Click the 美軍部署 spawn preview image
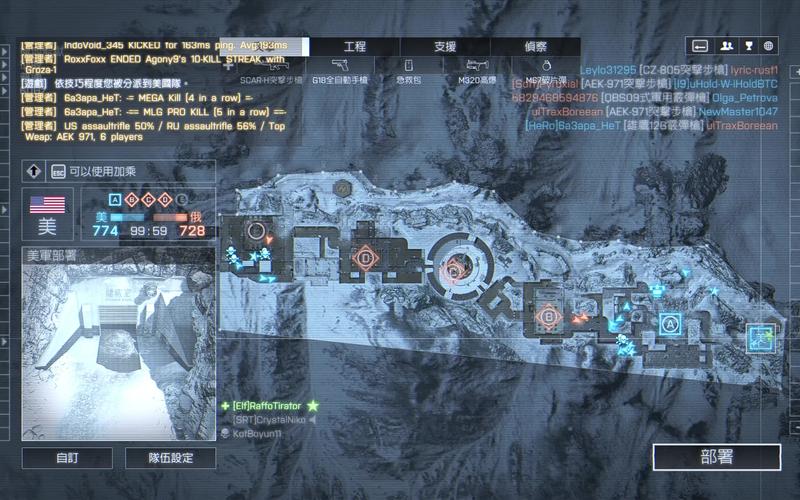The height and width of the screenshot is (500, 800). click(x=118, y=352)
